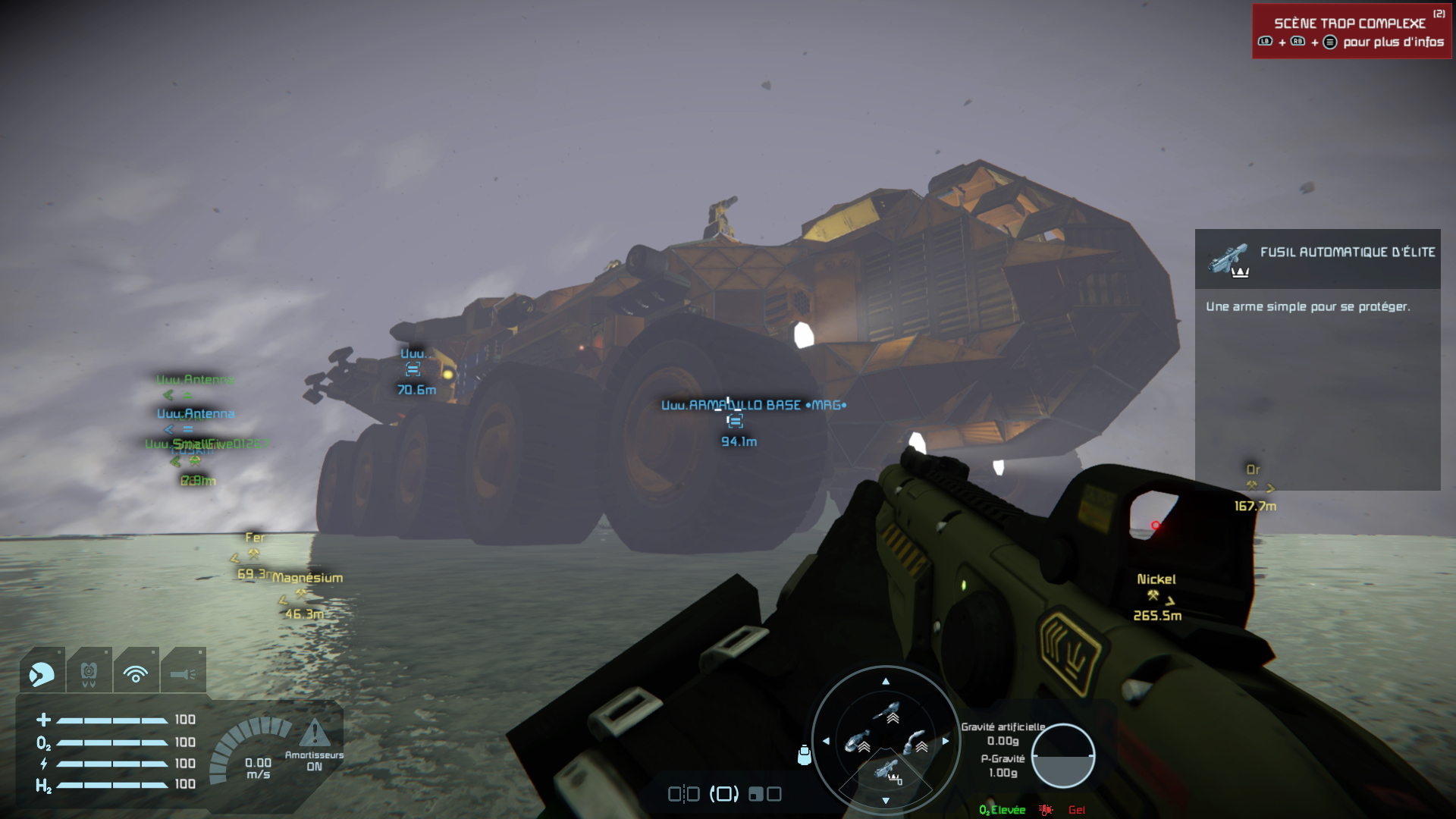Click the wheel's up arrow
The width and height of the screenshot is (1456, 819).
pos(886,682)
